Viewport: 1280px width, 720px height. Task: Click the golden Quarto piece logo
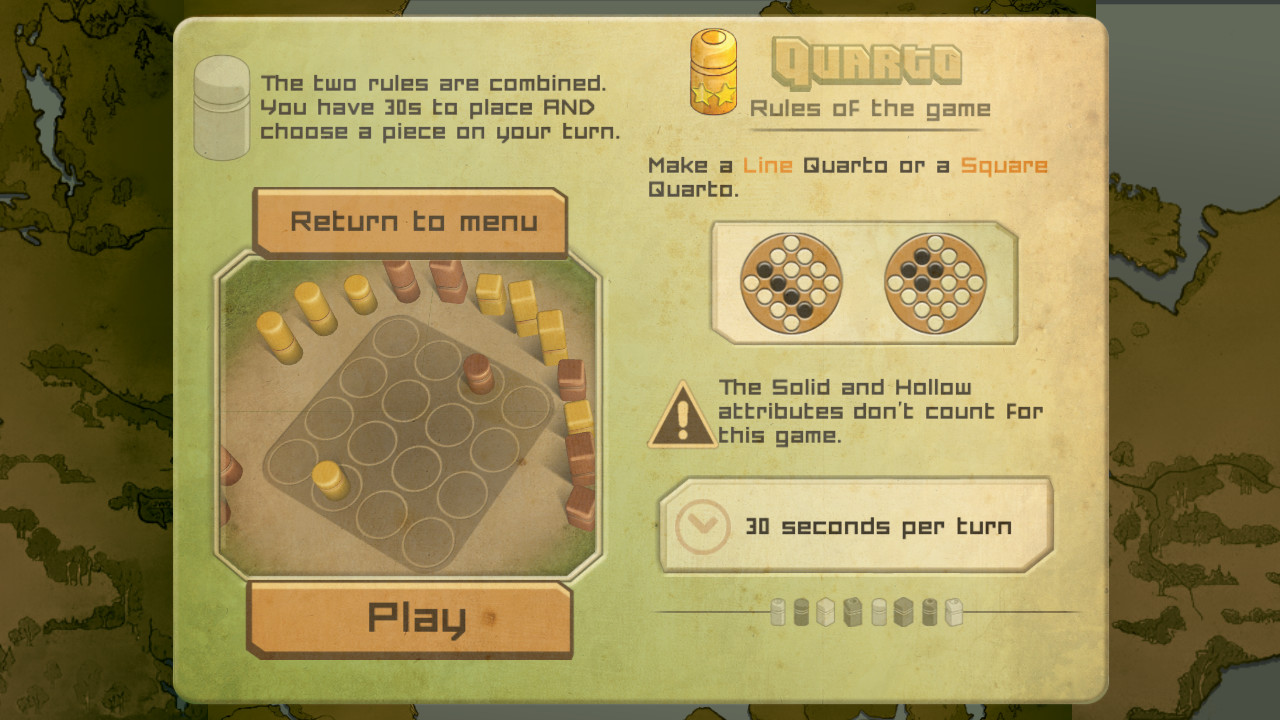pyautogui.click(x=713, y=72)
